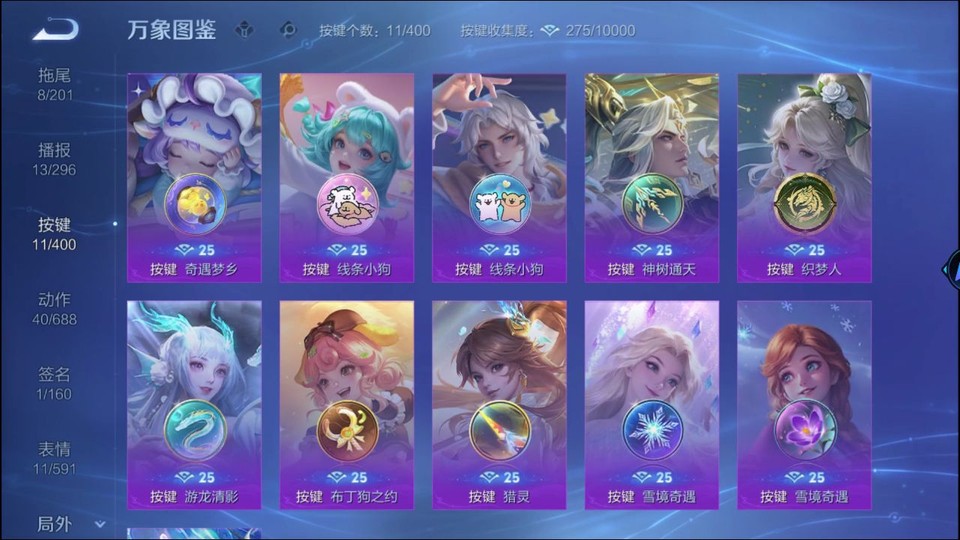Open the 神树通天 button skin card

coord(652,178)
